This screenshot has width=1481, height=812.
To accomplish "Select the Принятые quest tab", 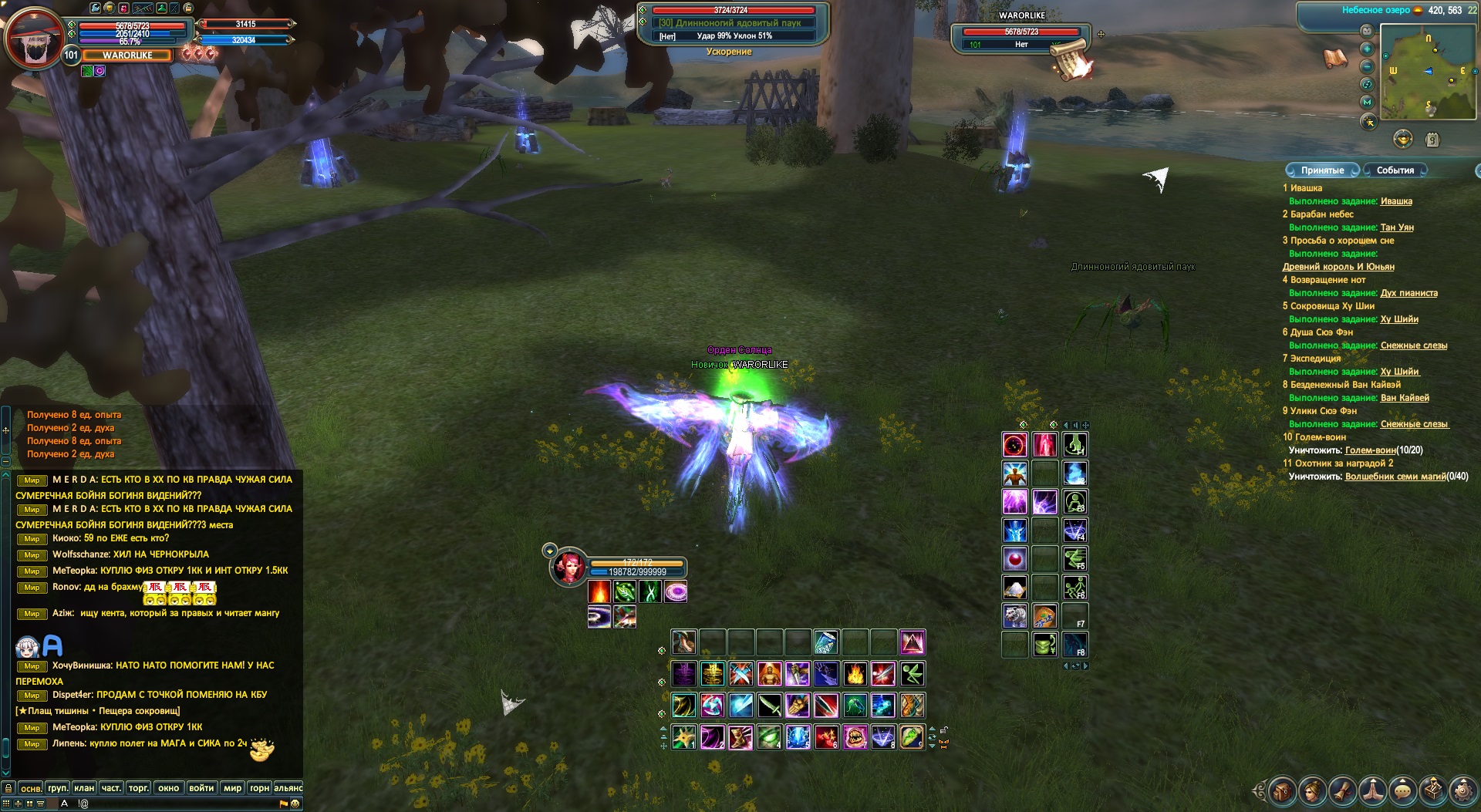I will tap(1322, 170).
